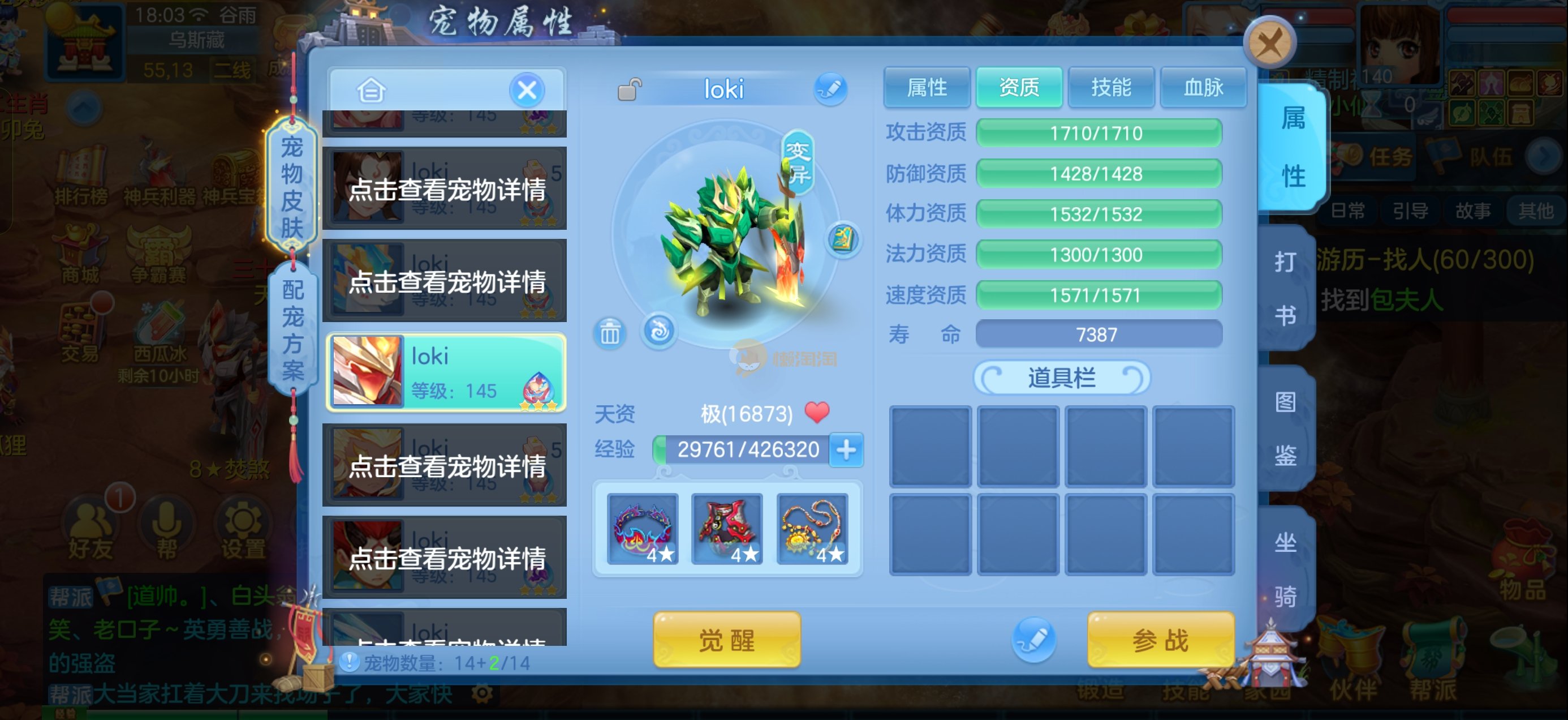Switch to the 坐骑 mount side tab
Image resolution: width=1568 pixels, height=720 pixels.
1285,568
